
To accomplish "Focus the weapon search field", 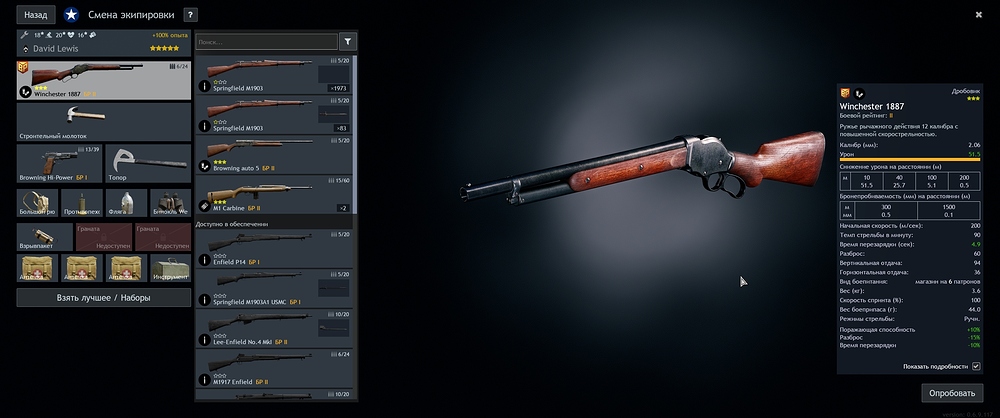I will [266, 42].
